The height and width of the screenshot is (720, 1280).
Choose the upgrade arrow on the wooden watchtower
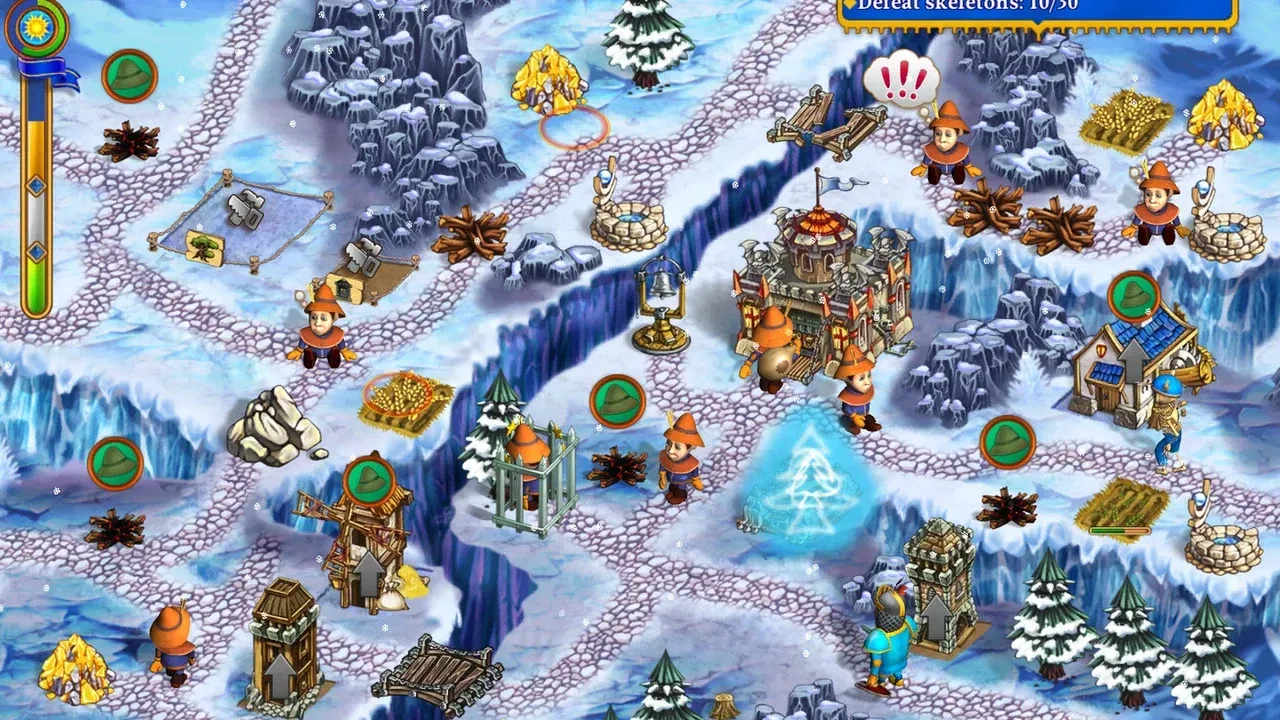click(283, 671)
